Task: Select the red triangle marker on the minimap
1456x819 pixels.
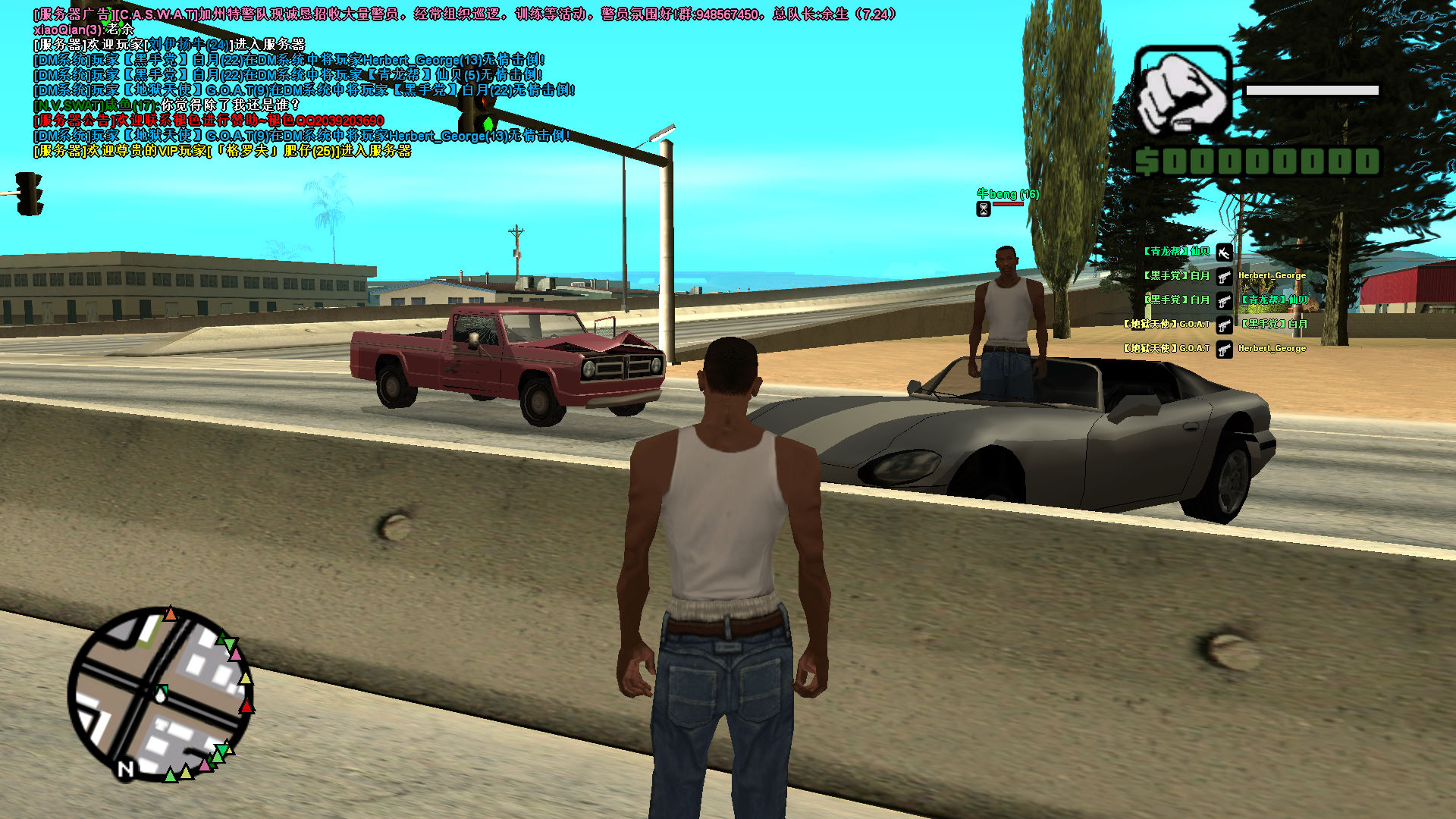Action: (x=246, y=707)
